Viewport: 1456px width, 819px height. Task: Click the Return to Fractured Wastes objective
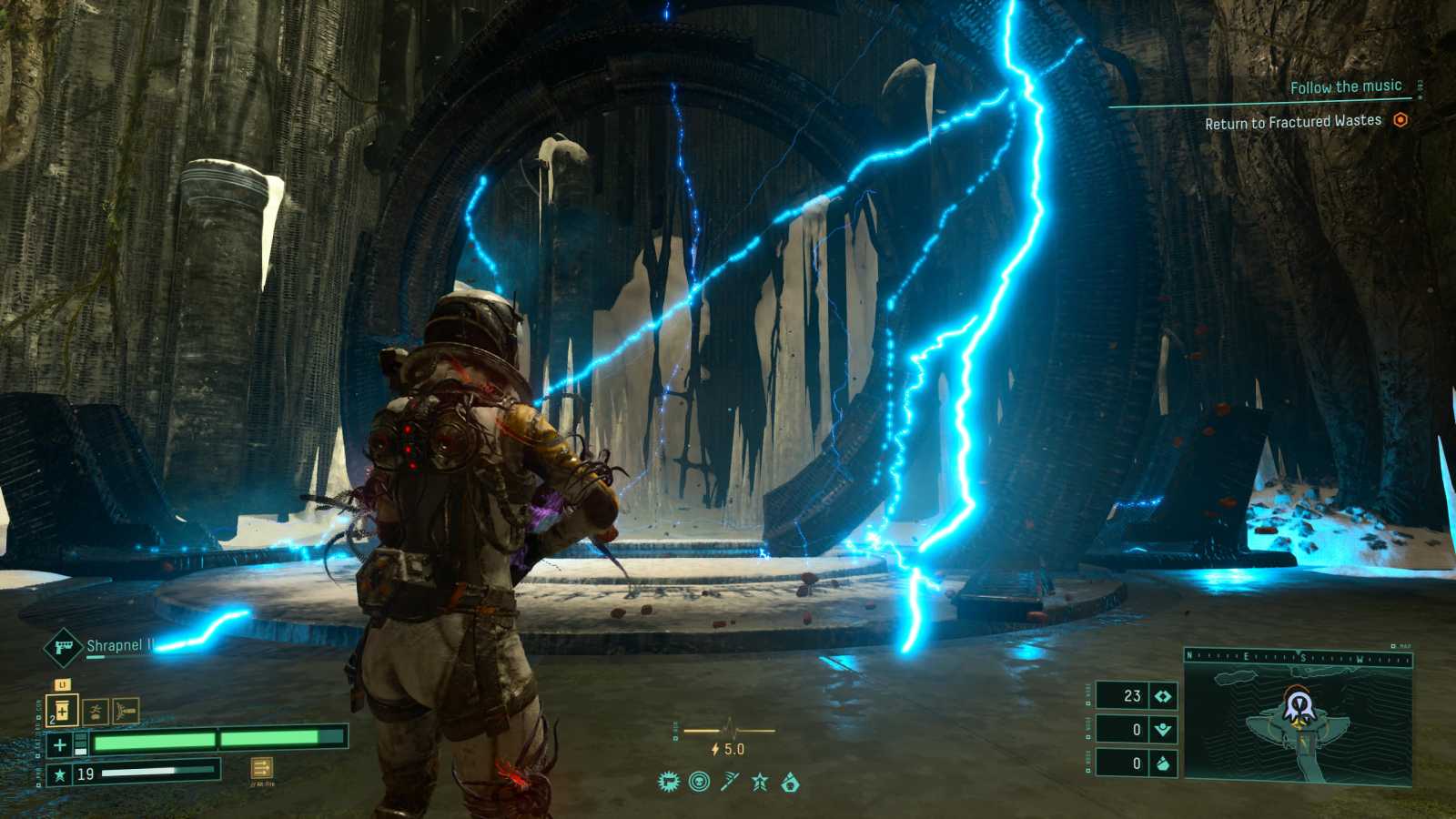pyautogui.click(x=1292, y=122)
